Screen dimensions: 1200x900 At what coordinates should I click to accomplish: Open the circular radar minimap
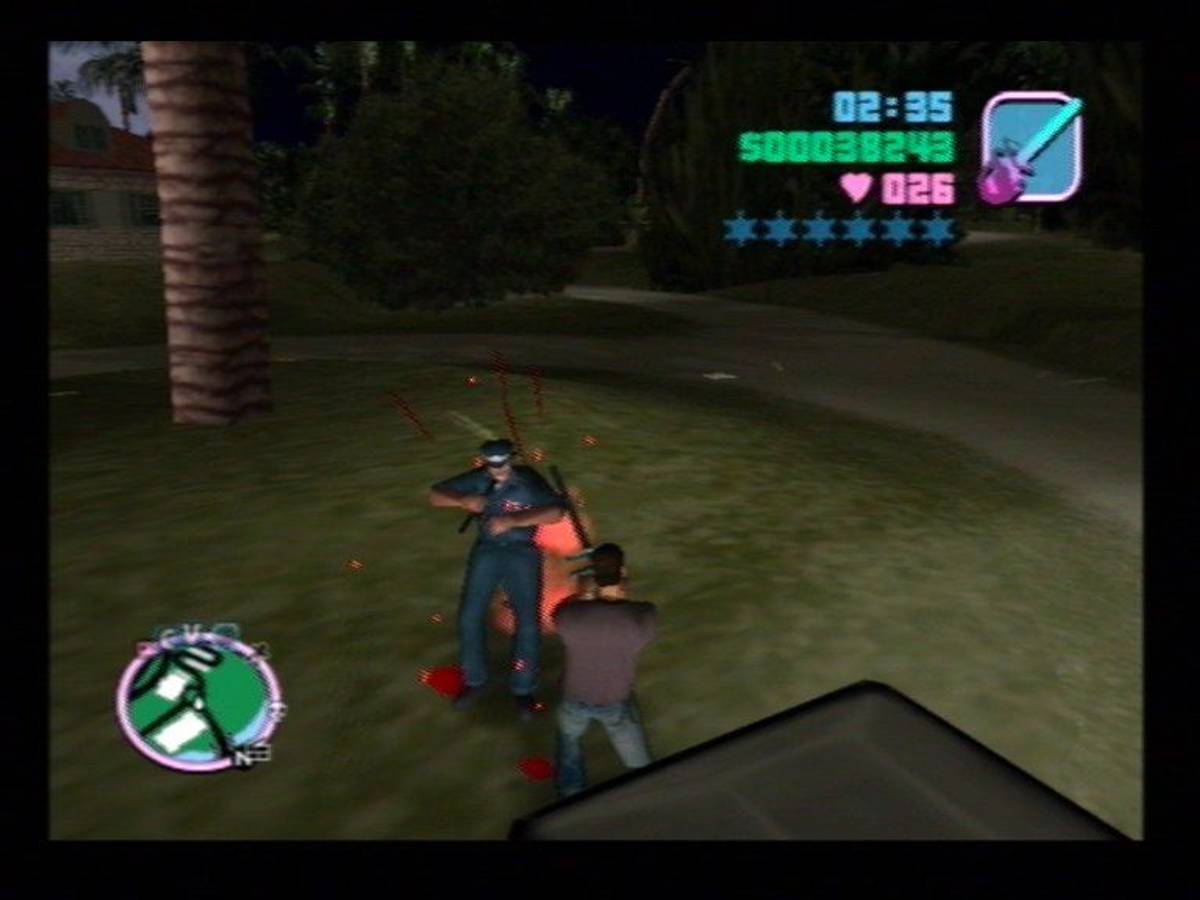[x=199, y=704]
